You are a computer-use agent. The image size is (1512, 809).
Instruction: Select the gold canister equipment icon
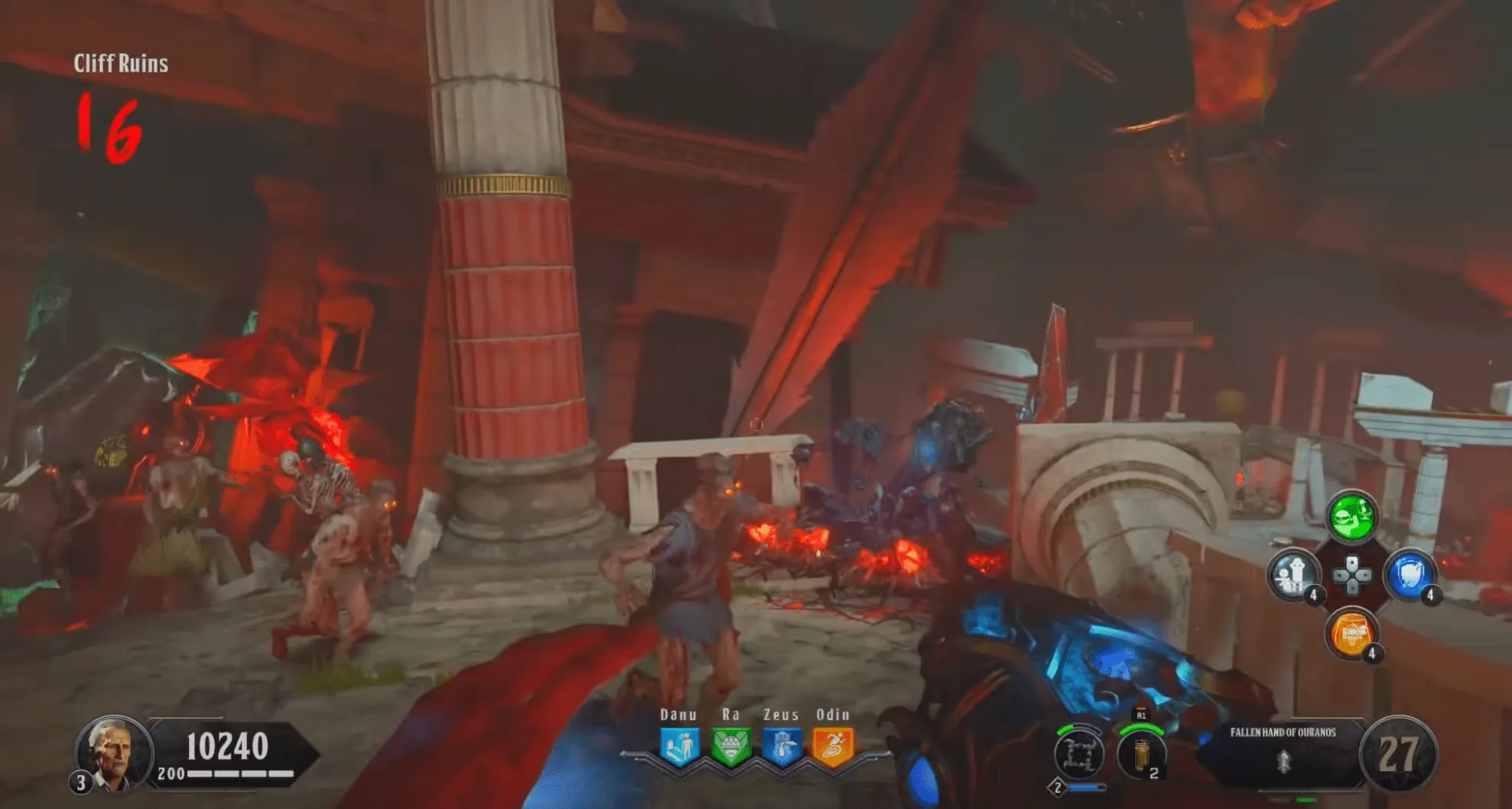point(1141,754)
